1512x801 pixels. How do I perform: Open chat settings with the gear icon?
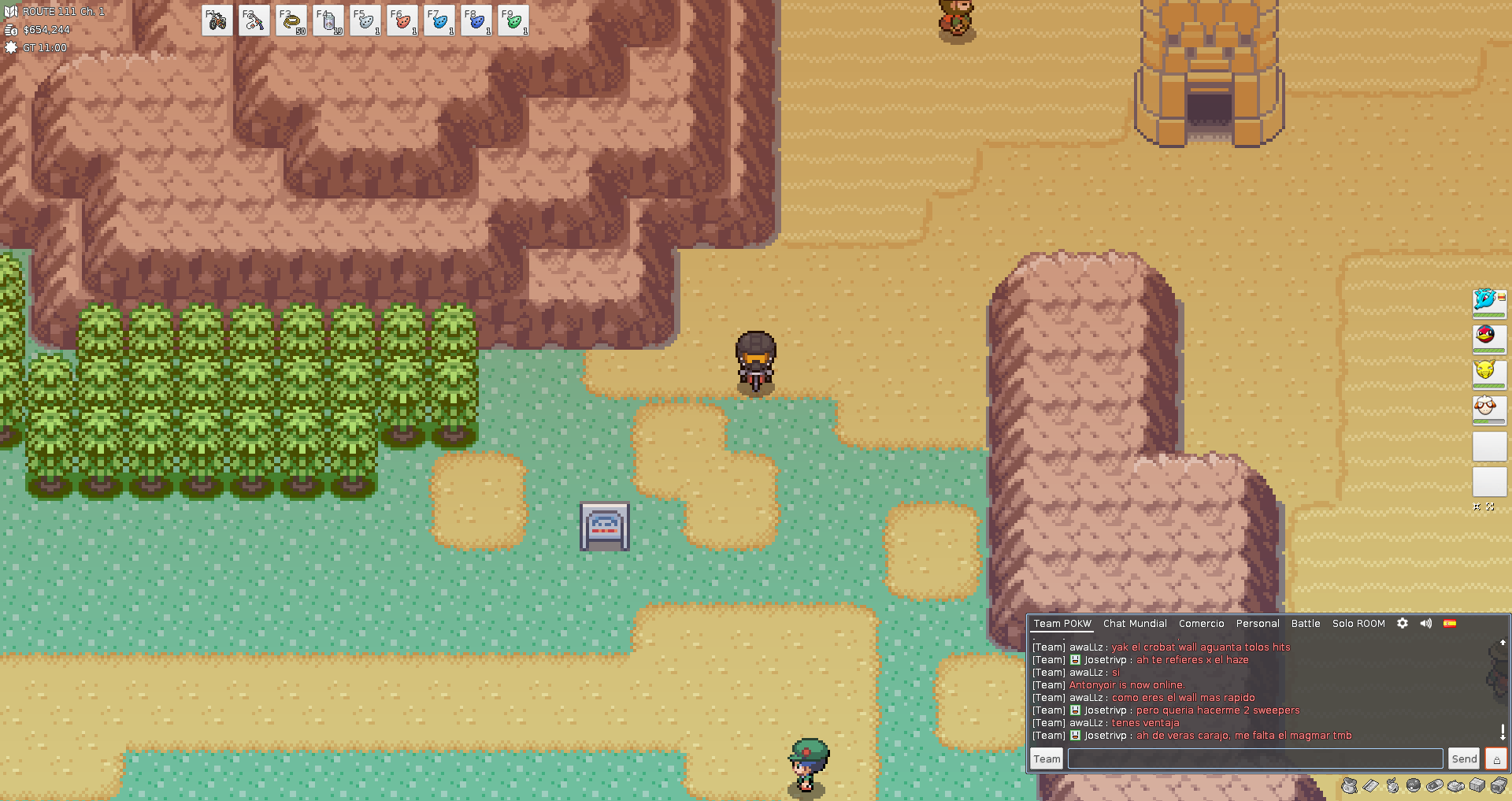pos(1403,623)
